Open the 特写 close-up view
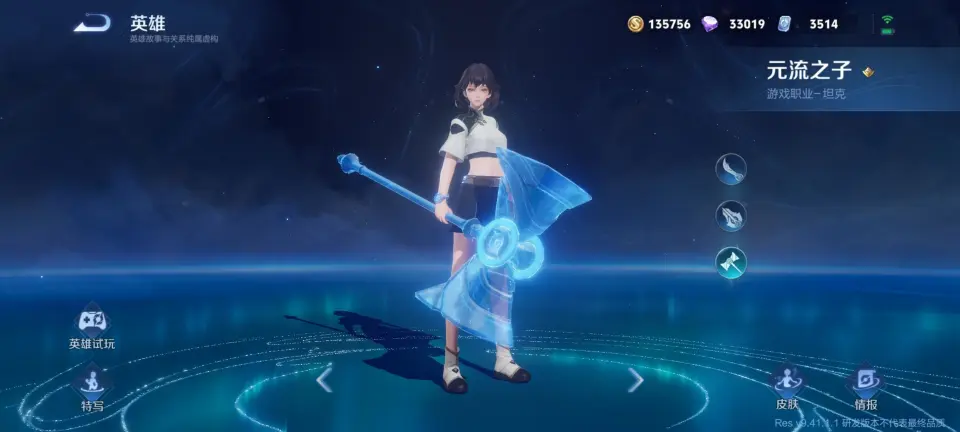 click(x=92, y=385)
